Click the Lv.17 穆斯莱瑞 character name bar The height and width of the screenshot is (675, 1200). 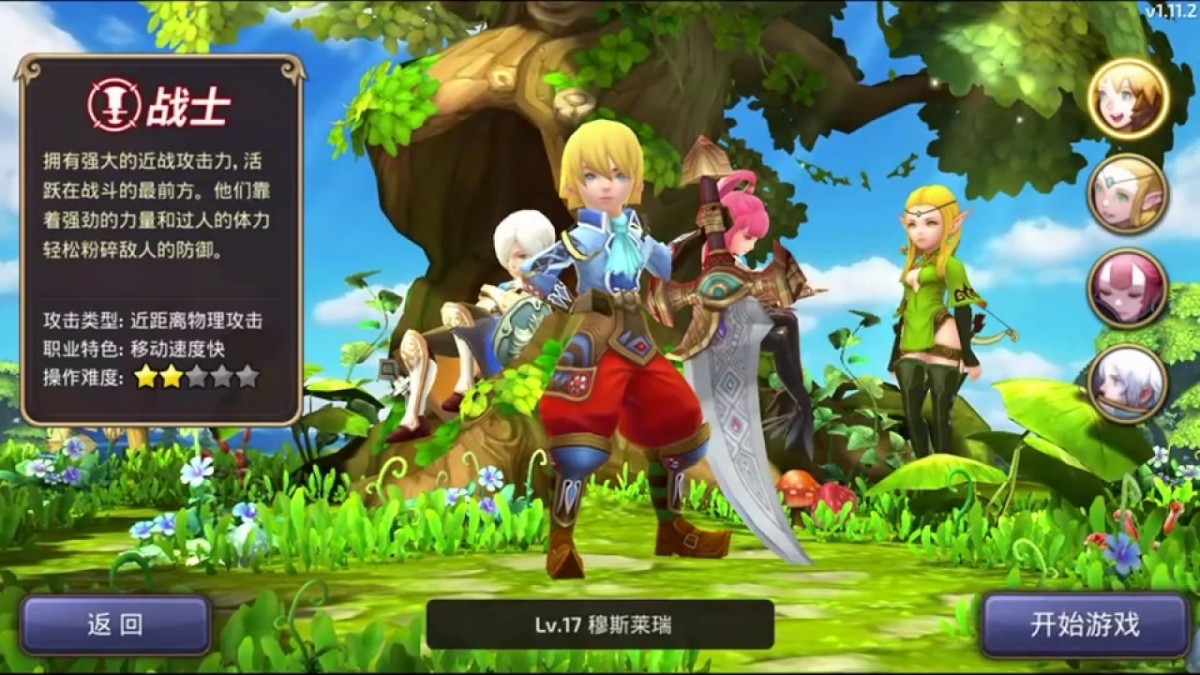pos(600,625)
